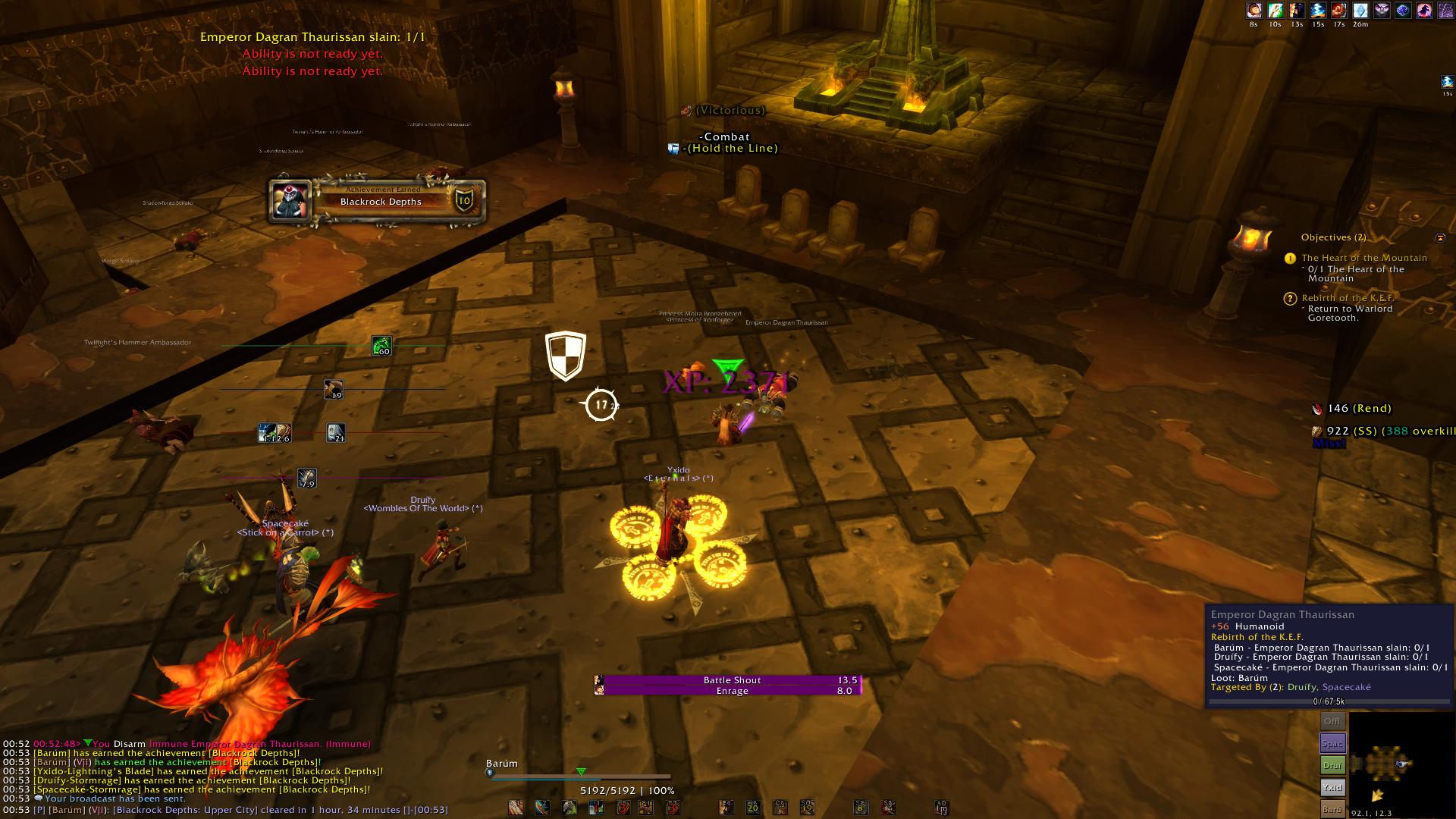This screenshot has width=1456, height=819.
Task: Select party member Barú frame
Action: [x=1332, y=809]
